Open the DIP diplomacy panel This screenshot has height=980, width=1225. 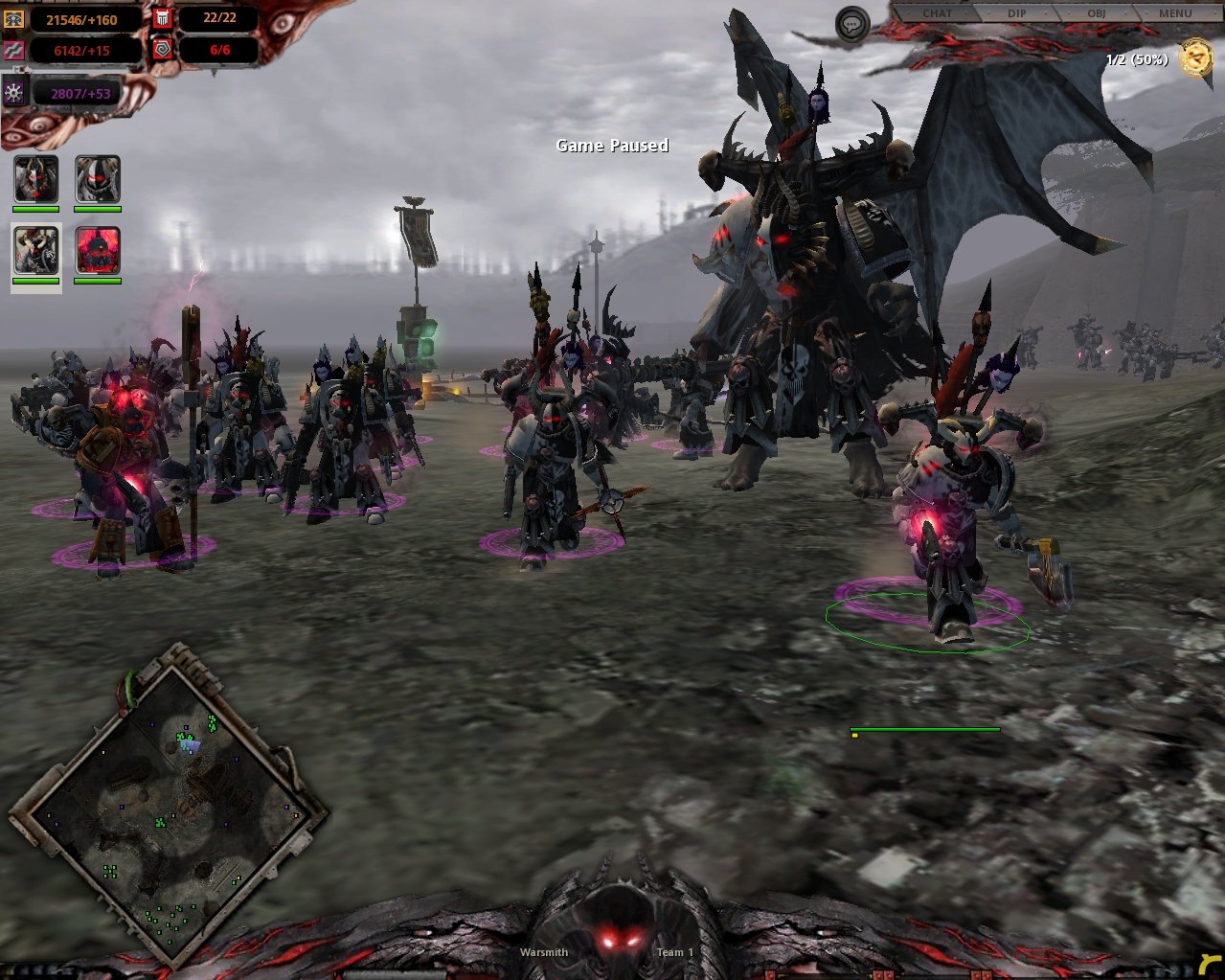(1016, 13)
